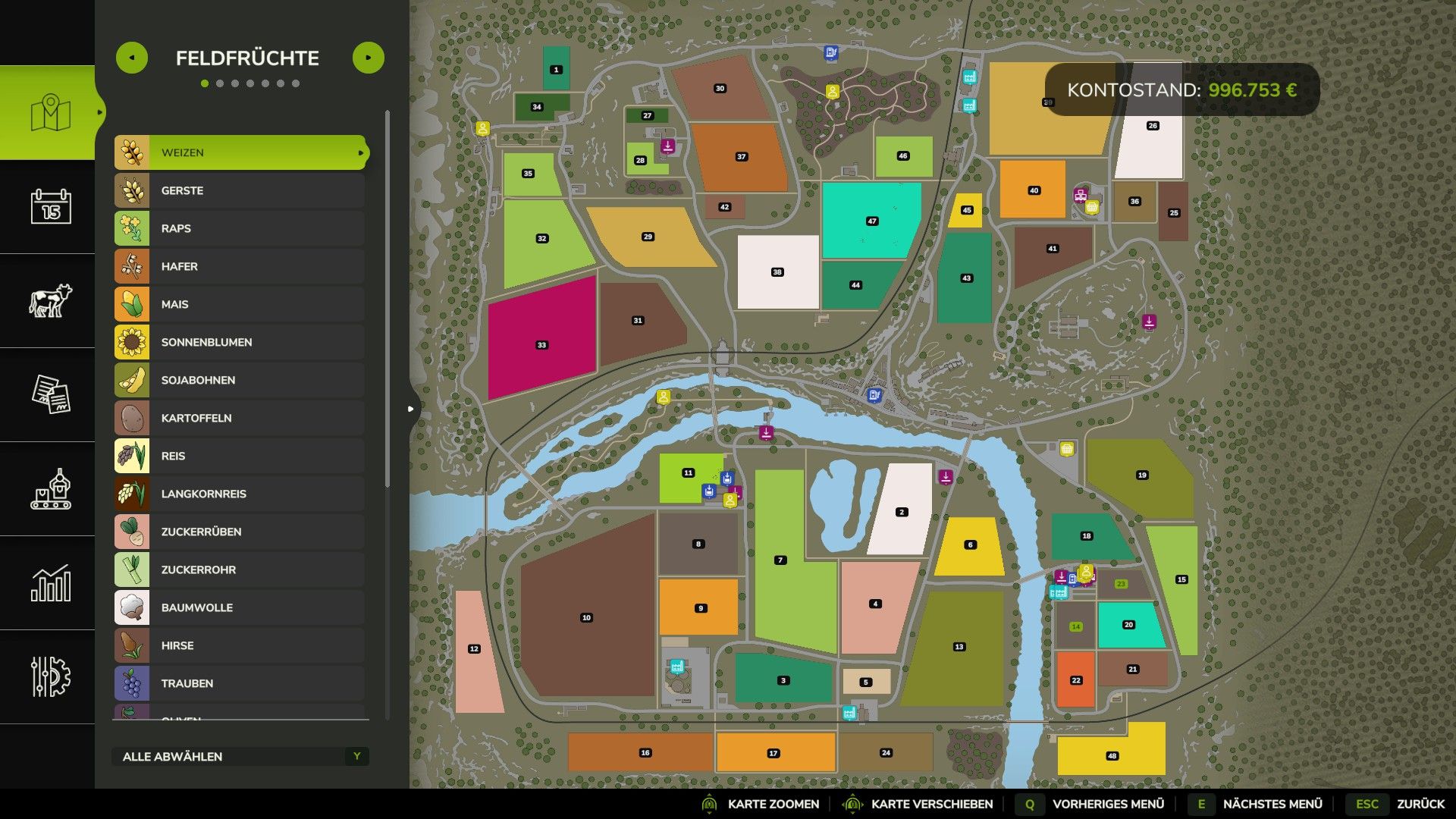Open the map tab in the sidebar
The image size is (1456, 819).
coord(50,113)
